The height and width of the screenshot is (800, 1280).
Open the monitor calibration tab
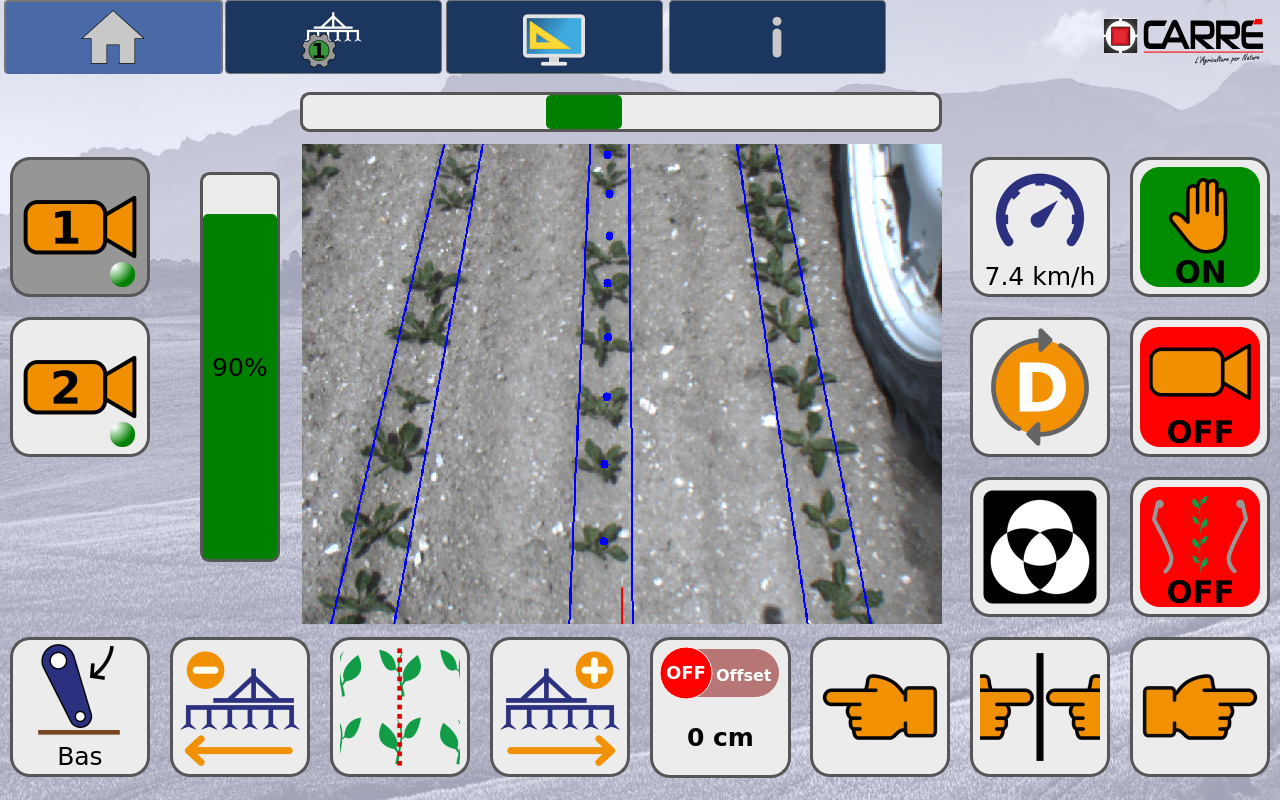tap(554, 37)
